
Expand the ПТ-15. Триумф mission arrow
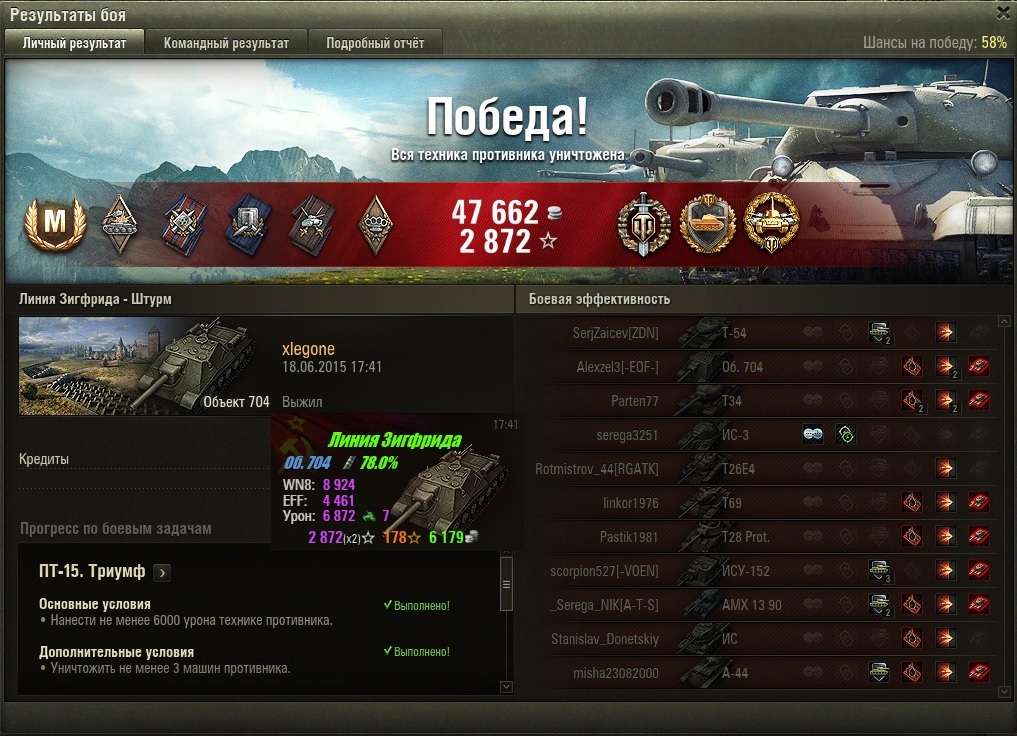tap(163, 573)
